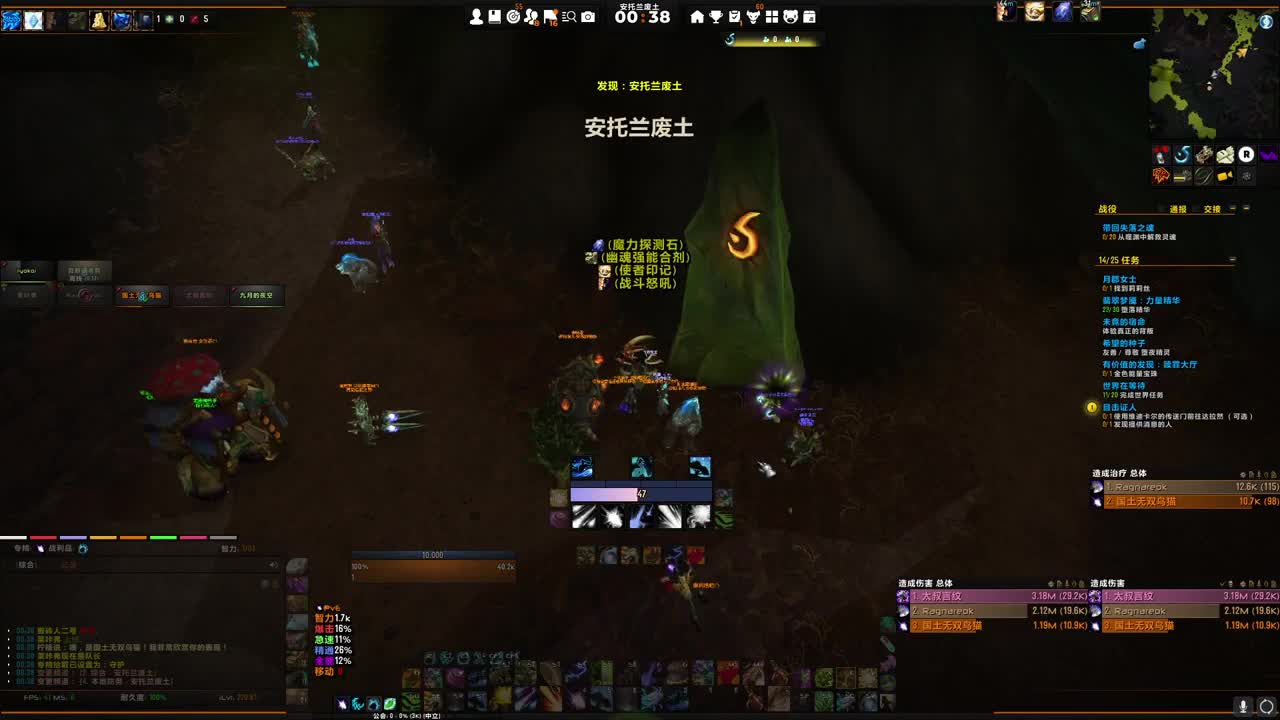The width and height of the screenshot is (1280, 720).
Task: Click the quest link 带回失落之魂
Action: 1129,227
